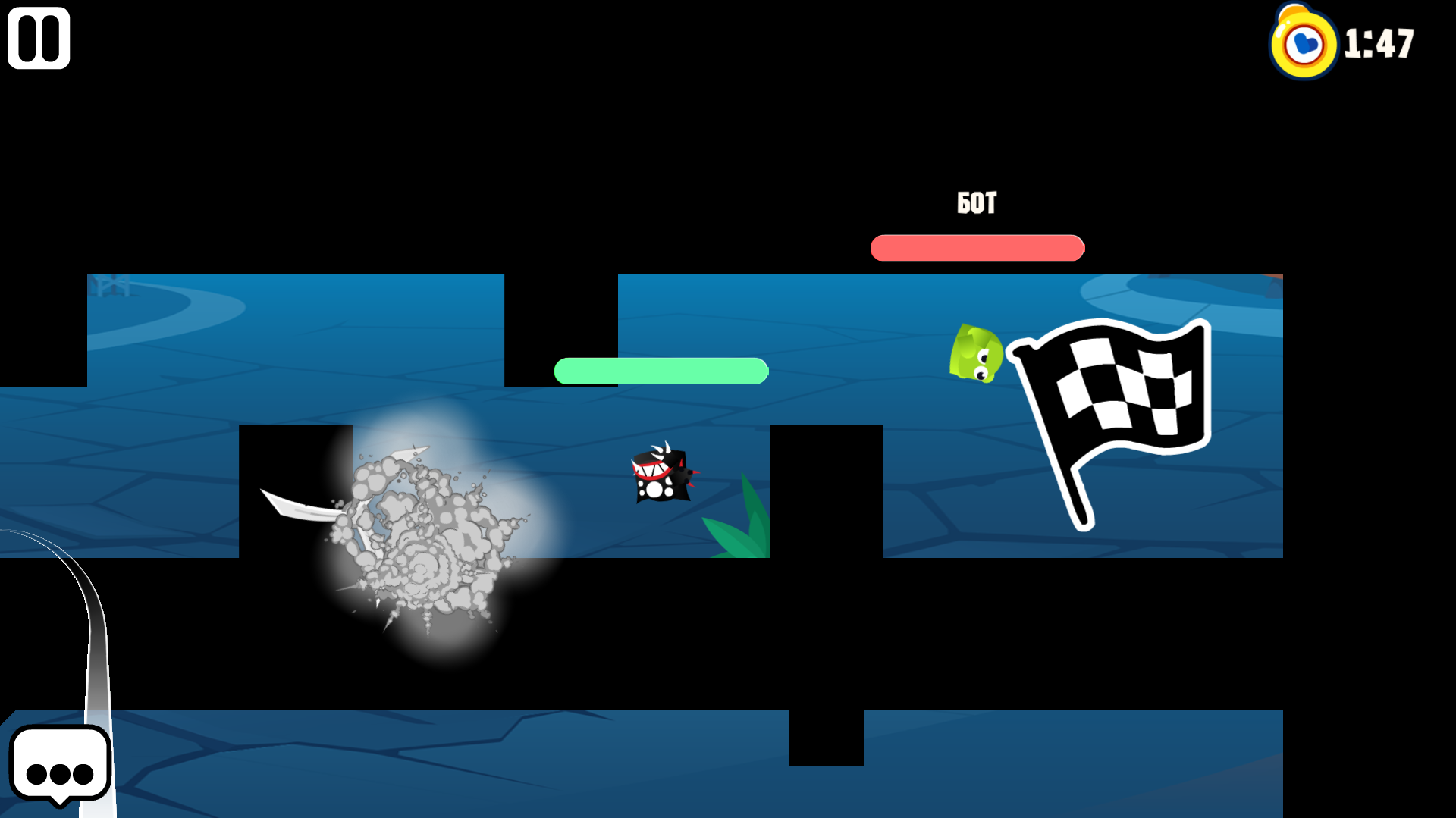Click the small platform gap at the bottom
Image resolution: width=1456 pixels, height=818 pixels.
coord(827,739)
